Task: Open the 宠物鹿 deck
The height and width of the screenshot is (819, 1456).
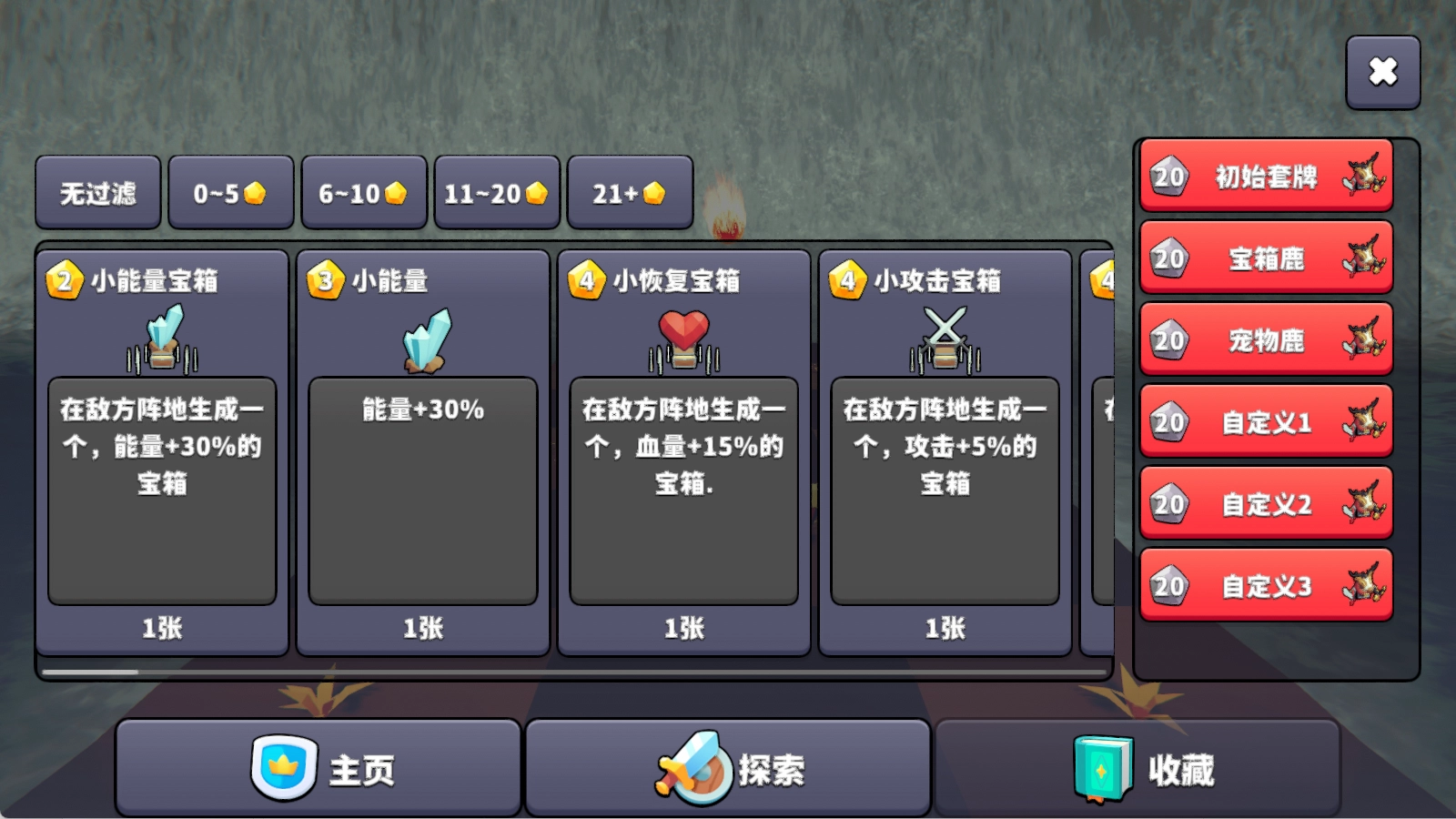Action: coord(1265,340)
